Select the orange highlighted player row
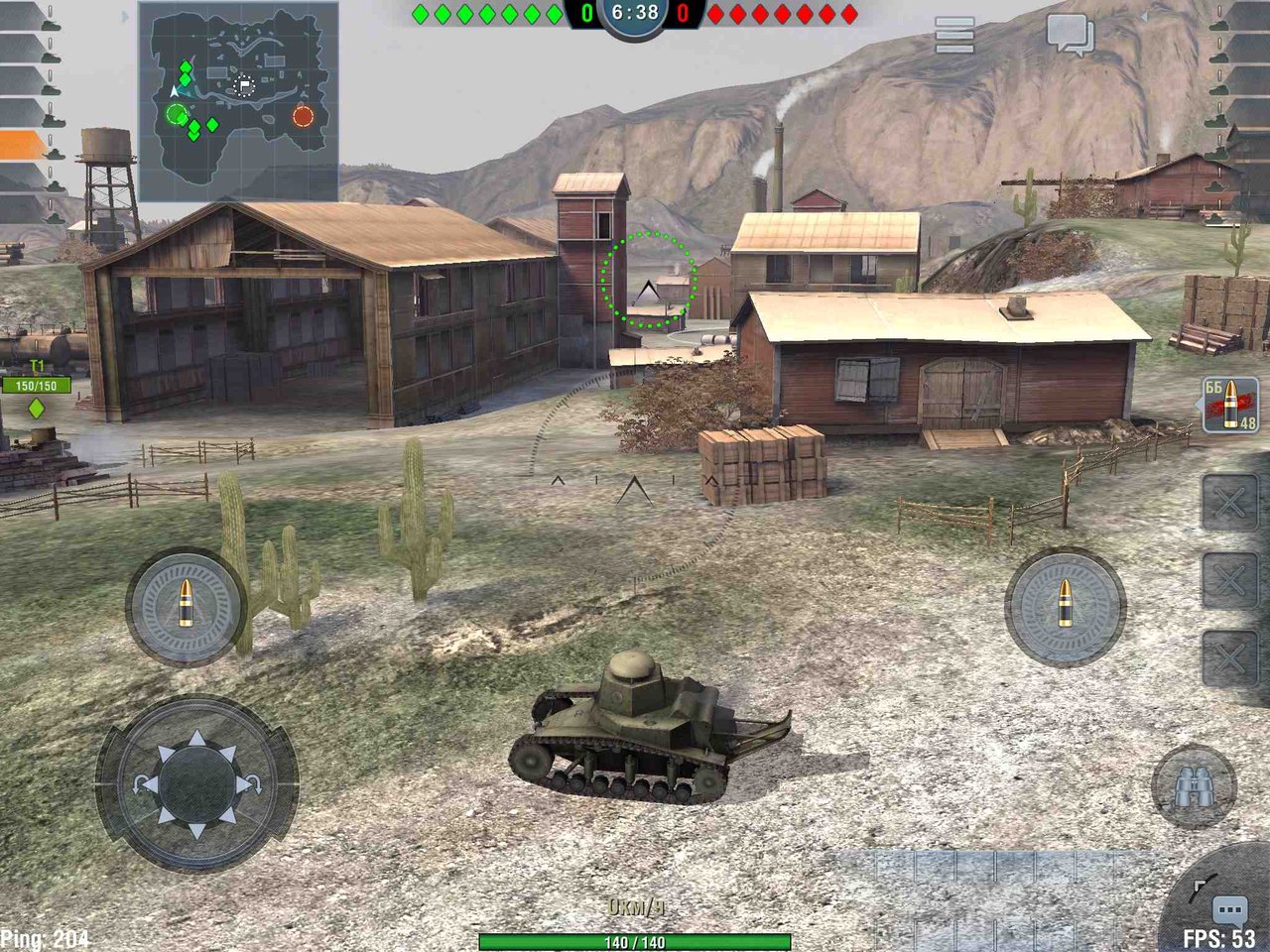Screen dimensions: 1270x952 [x=24, y=145]
